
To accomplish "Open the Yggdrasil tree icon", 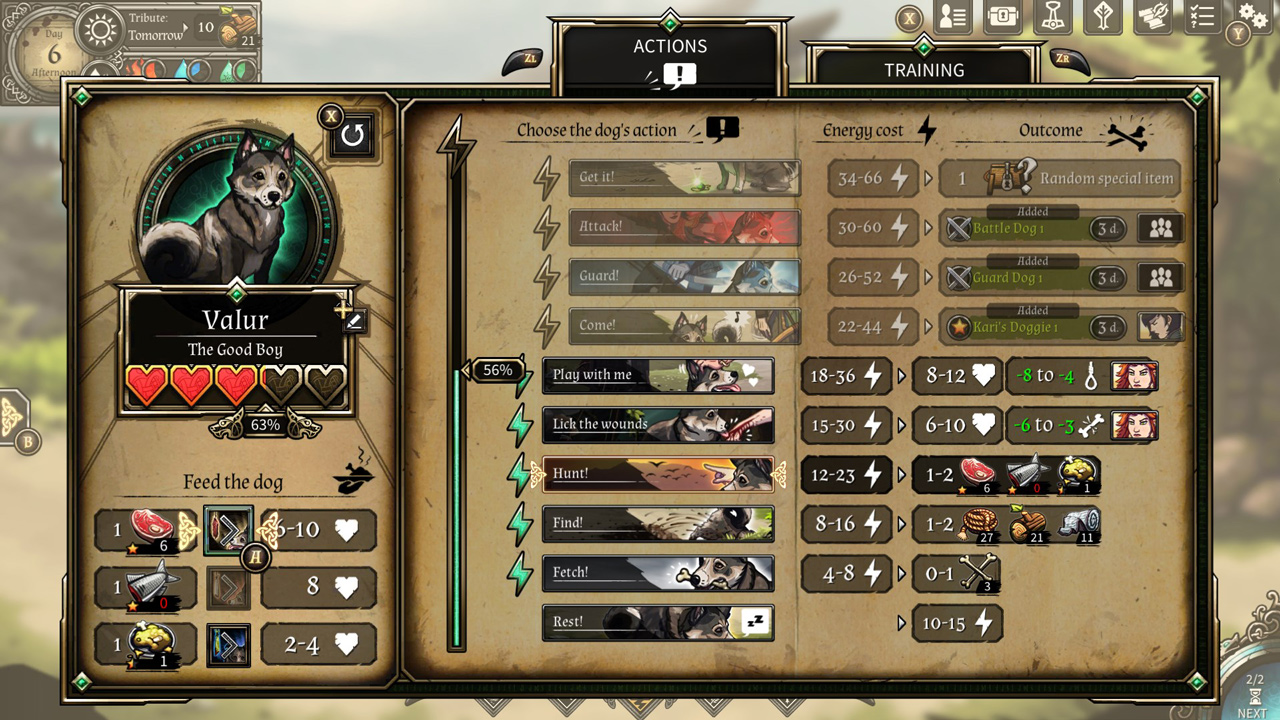I will point(1102,17).
